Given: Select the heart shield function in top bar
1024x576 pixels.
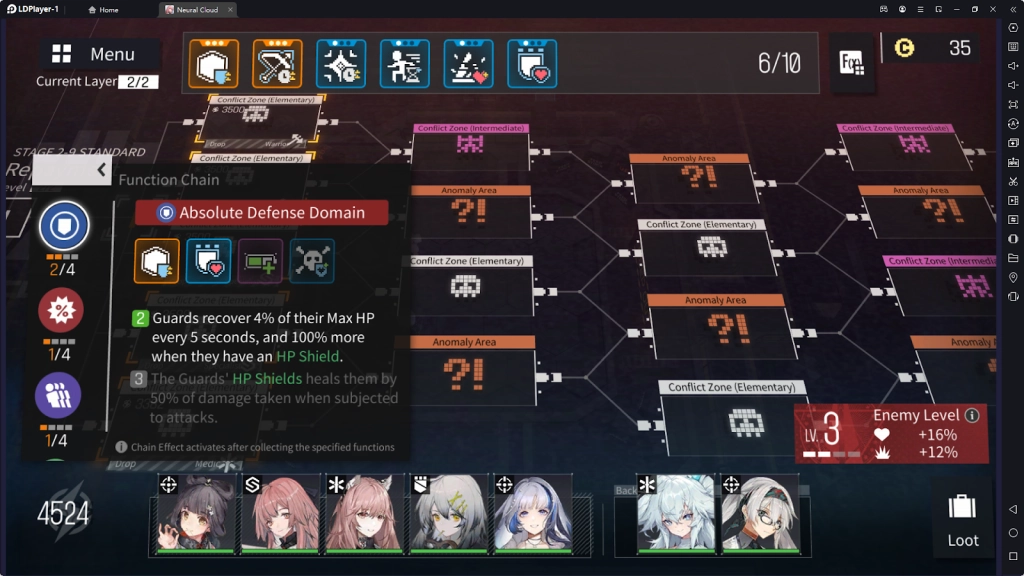Looking at the screenshot, I should 532,64.
